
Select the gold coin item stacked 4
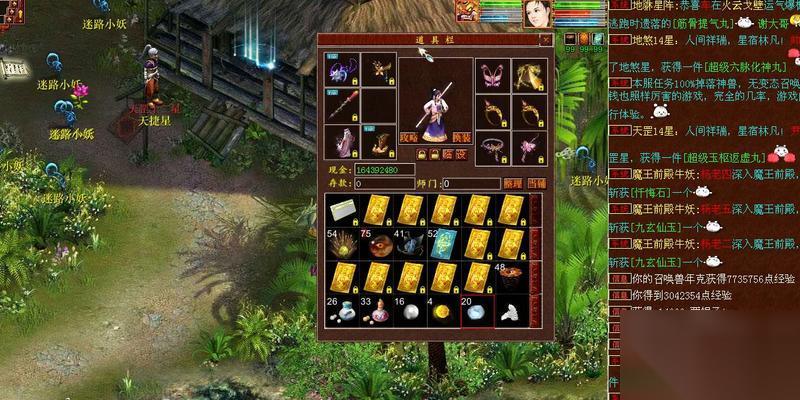pyautogui.click(x=443, y=312)
